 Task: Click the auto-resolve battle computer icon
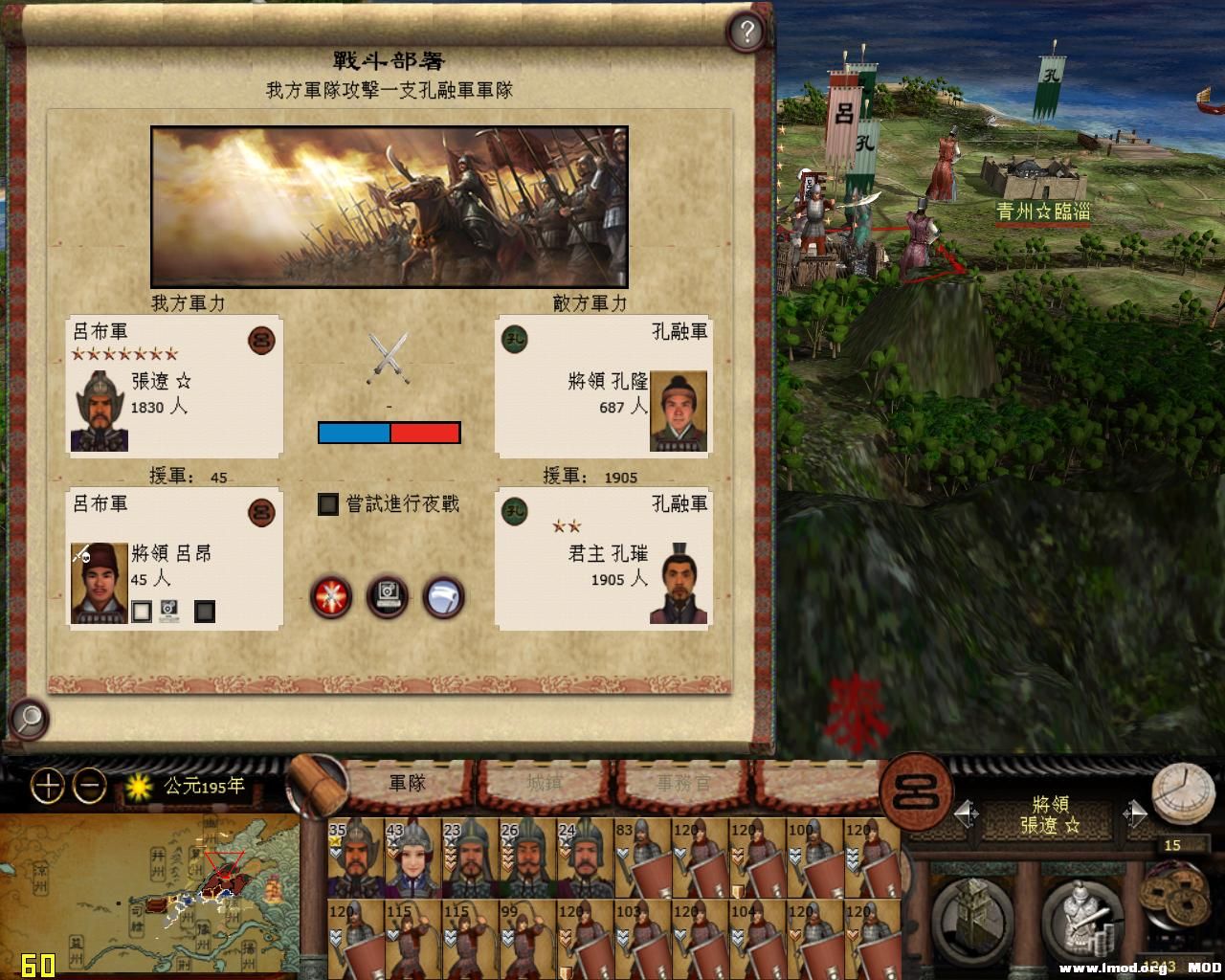coord(388,597)
